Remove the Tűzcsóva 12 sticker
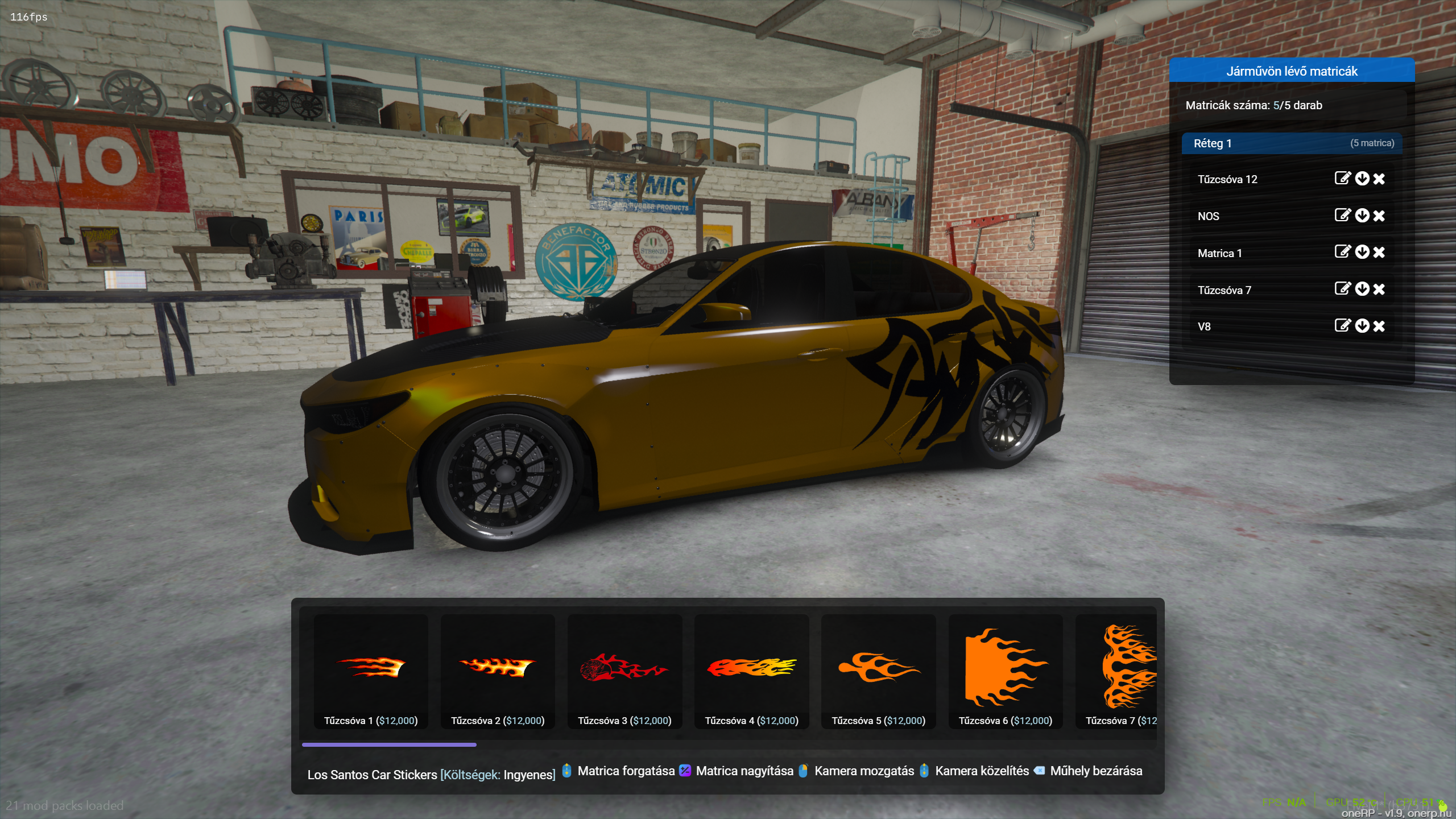Viewport: 1456px width, 819px height. click(x=1379, y=179)
